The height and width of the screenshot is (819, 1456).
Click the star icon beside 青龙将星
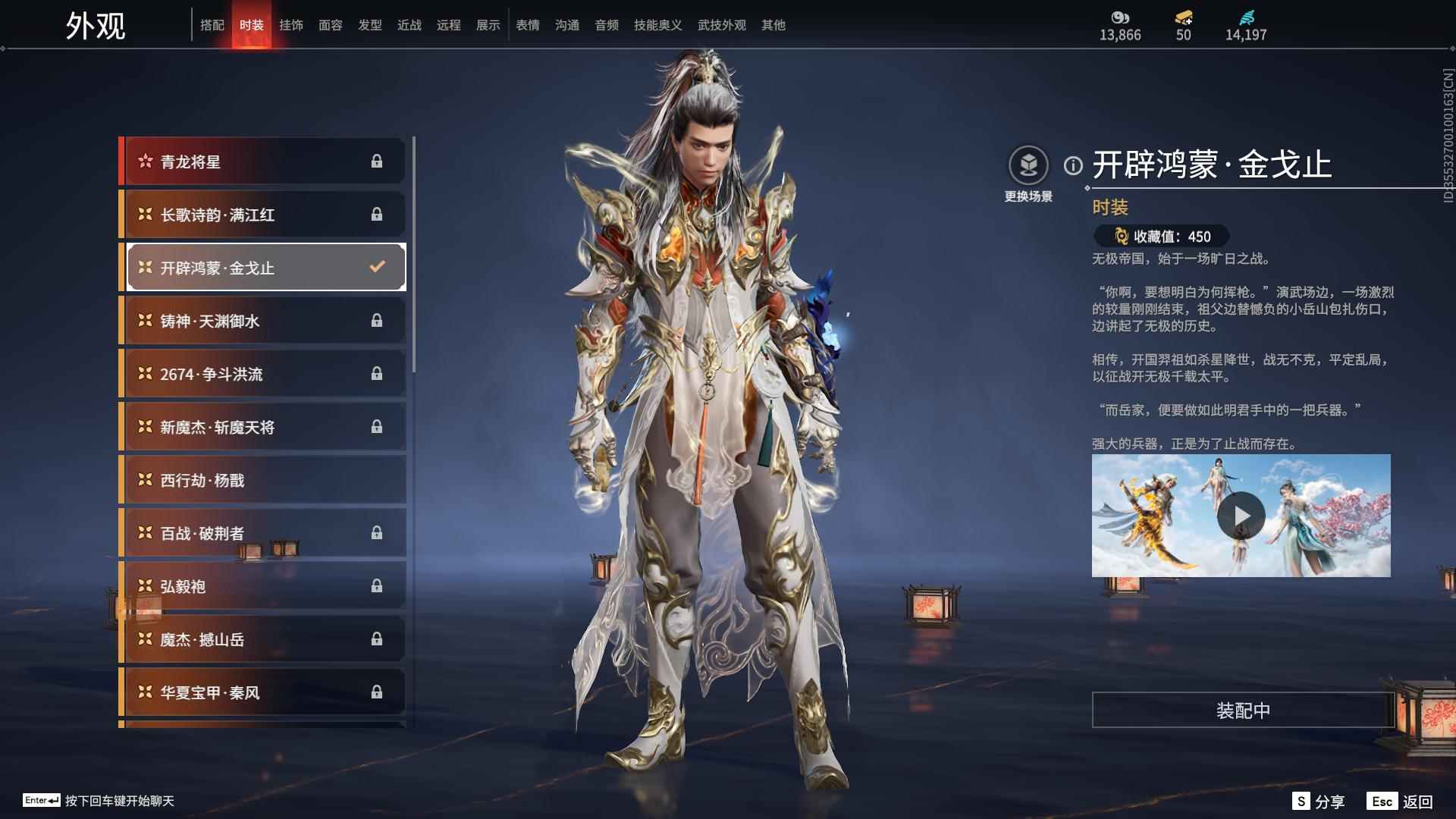144,161
